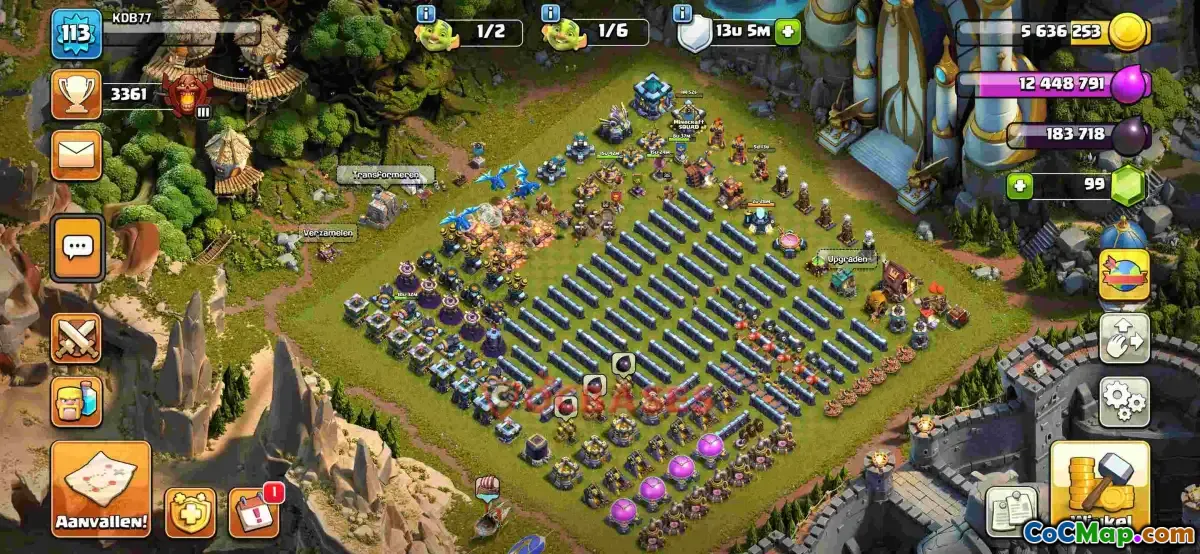
Task: Show info for the shield timer
Action: (x=684, y=14)
